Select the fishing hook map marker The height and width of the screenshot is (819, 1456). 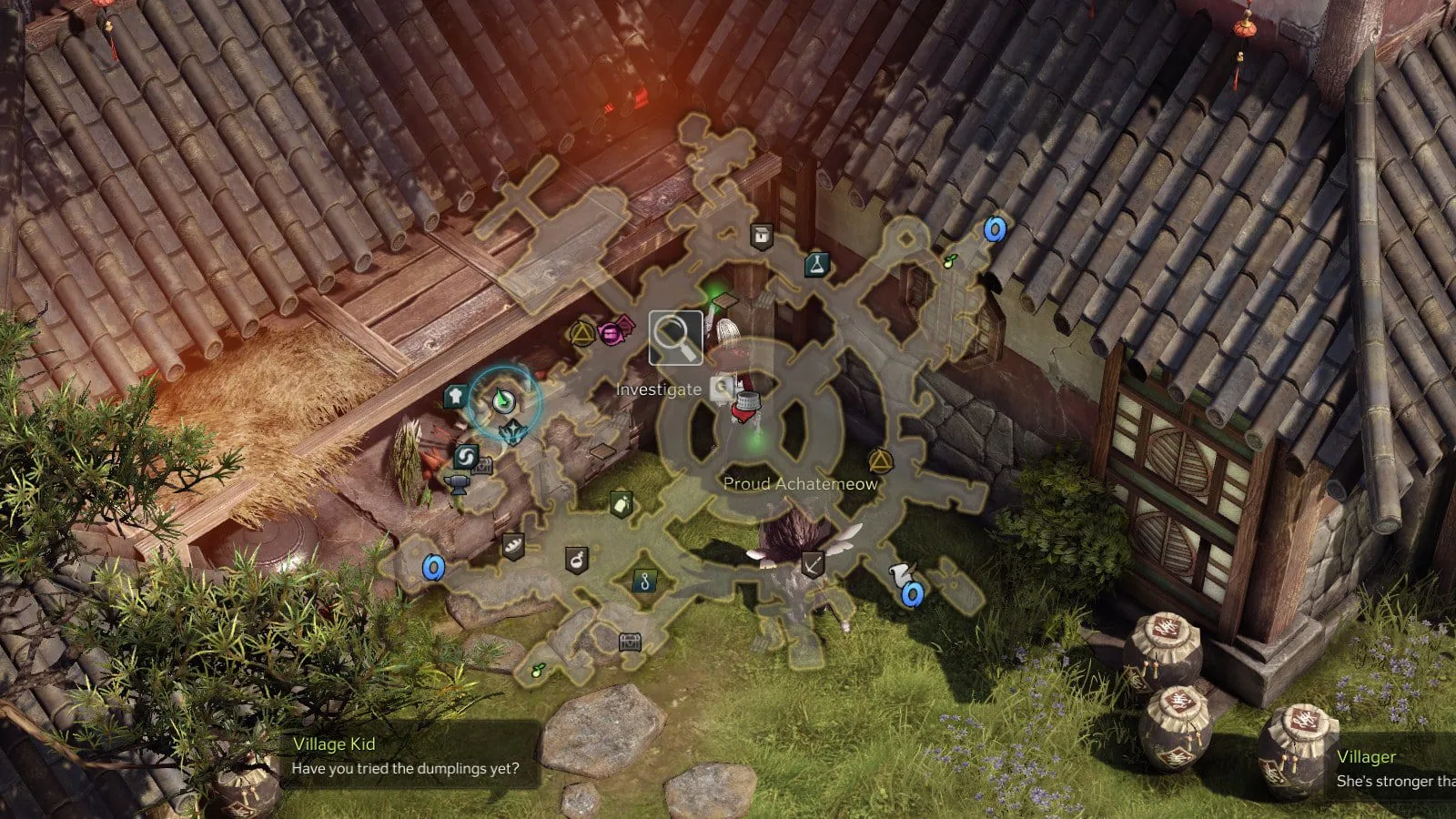[x=644, y=581]
